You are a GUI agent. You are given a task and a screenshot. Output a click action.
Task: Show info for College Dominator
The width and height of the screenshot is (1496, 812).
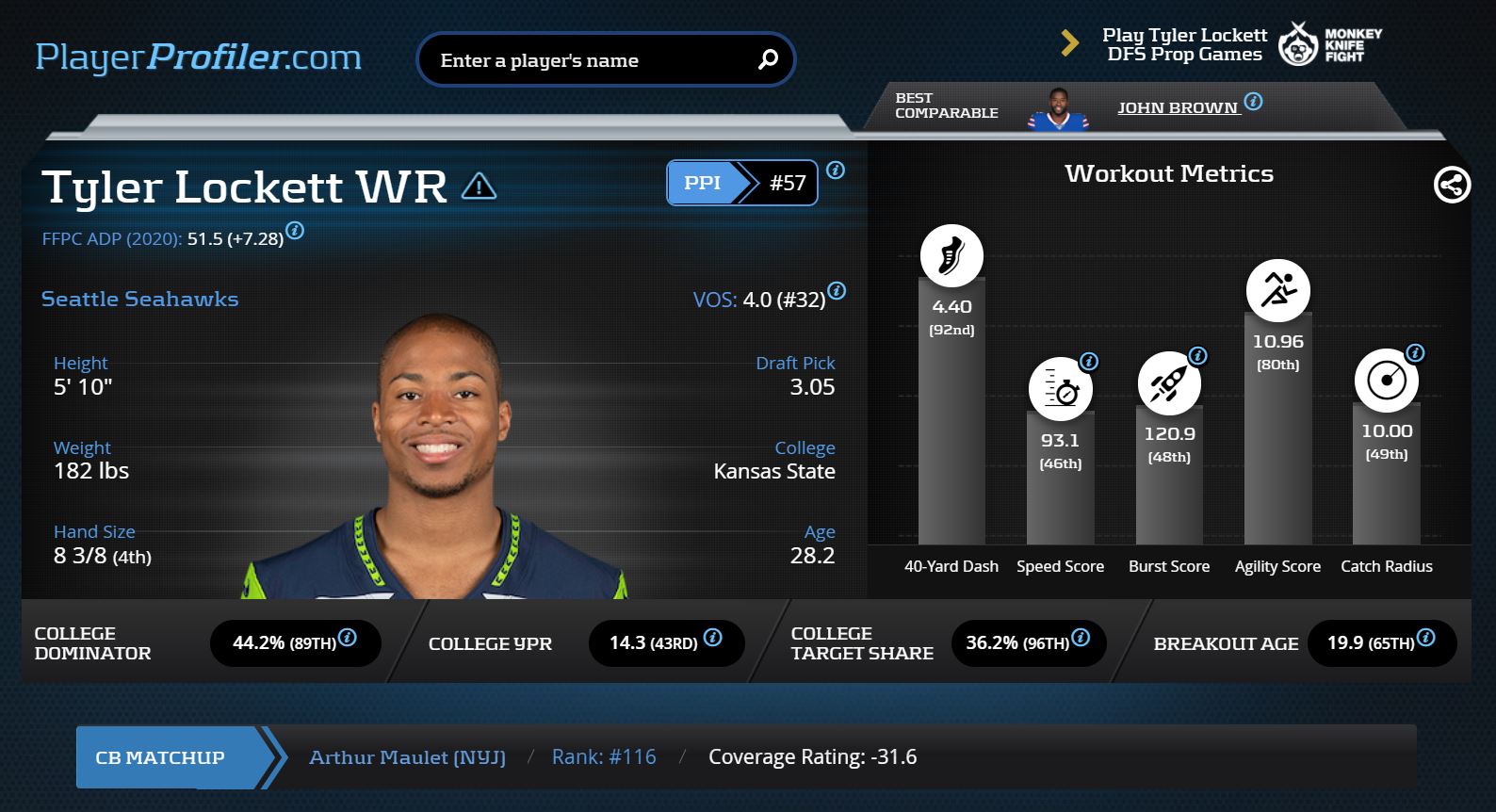point(348,638)
